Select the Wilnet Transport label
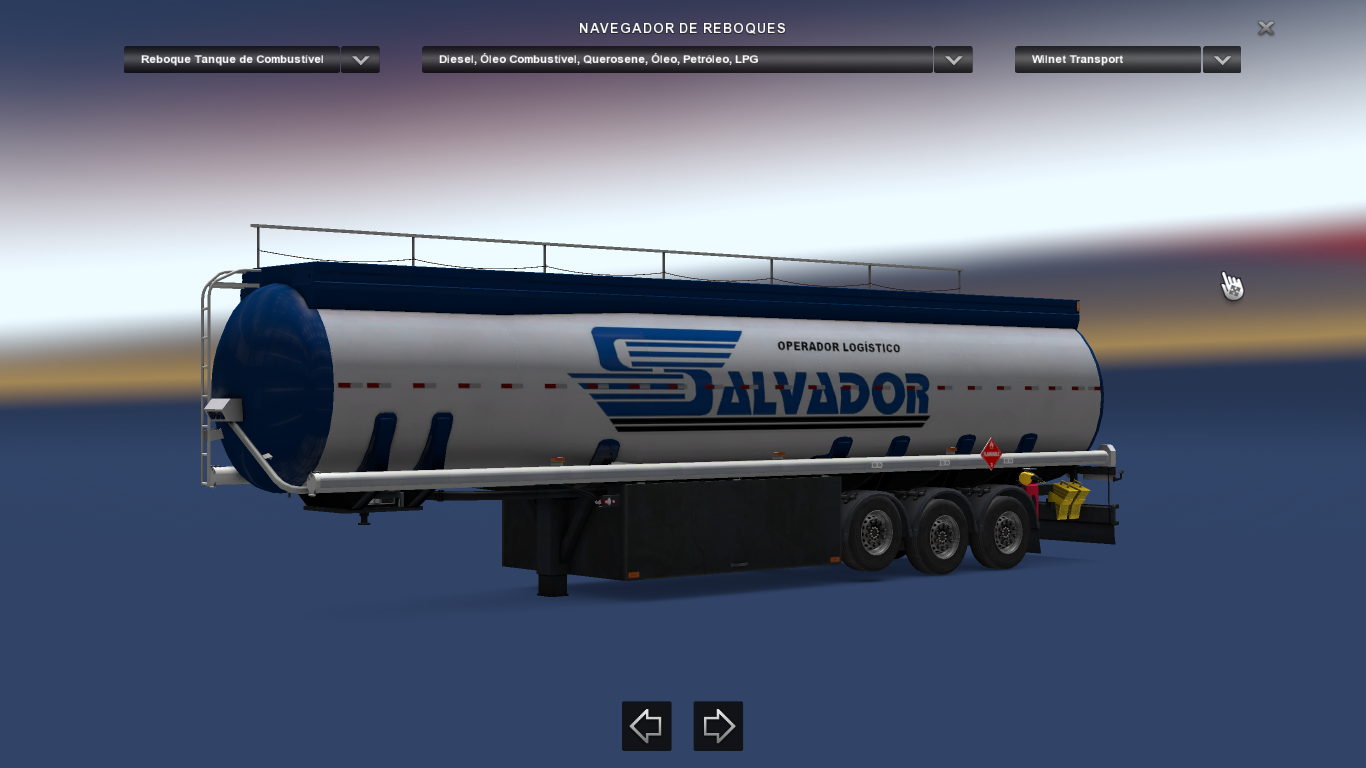 coord(1107,59)
